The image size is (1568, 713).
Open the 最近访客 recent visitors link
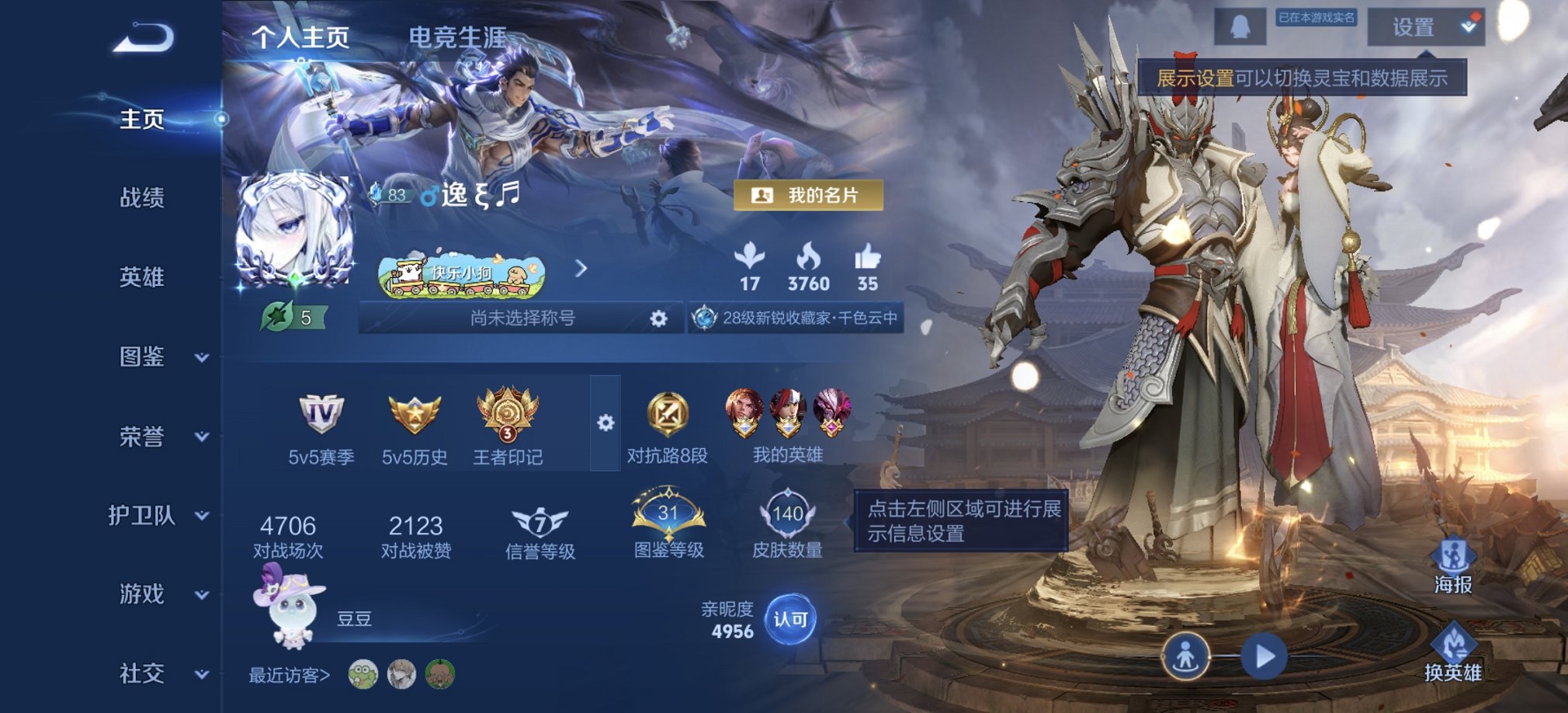pos(287,675)
